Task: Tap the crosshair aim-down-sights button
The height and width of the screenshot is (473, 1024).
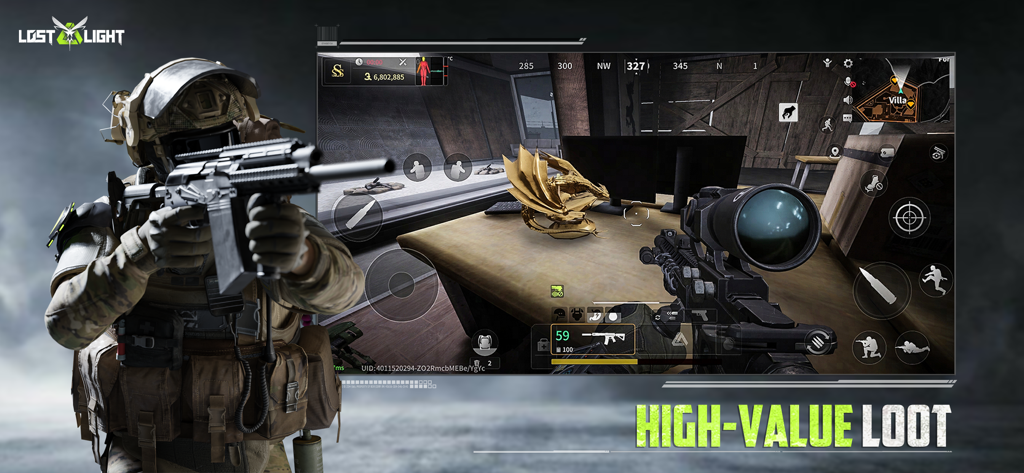Action: [909, 217]
